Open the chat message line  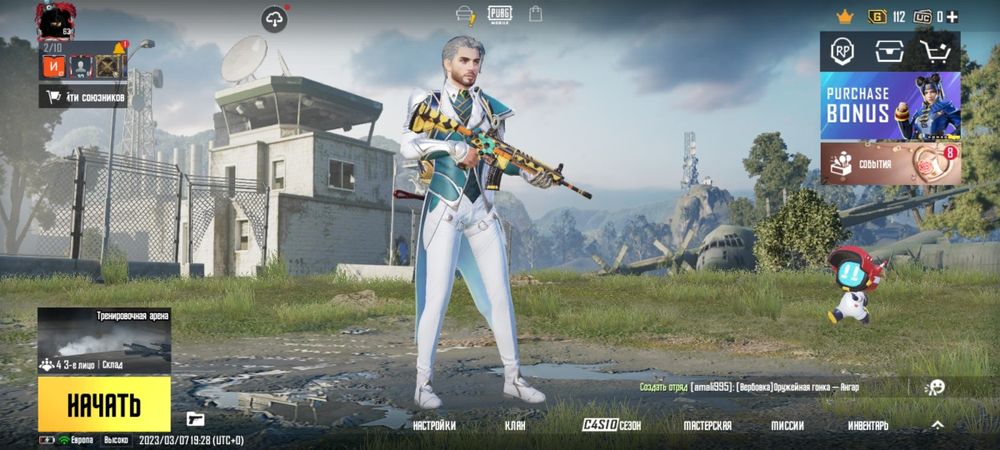[750, 387]
